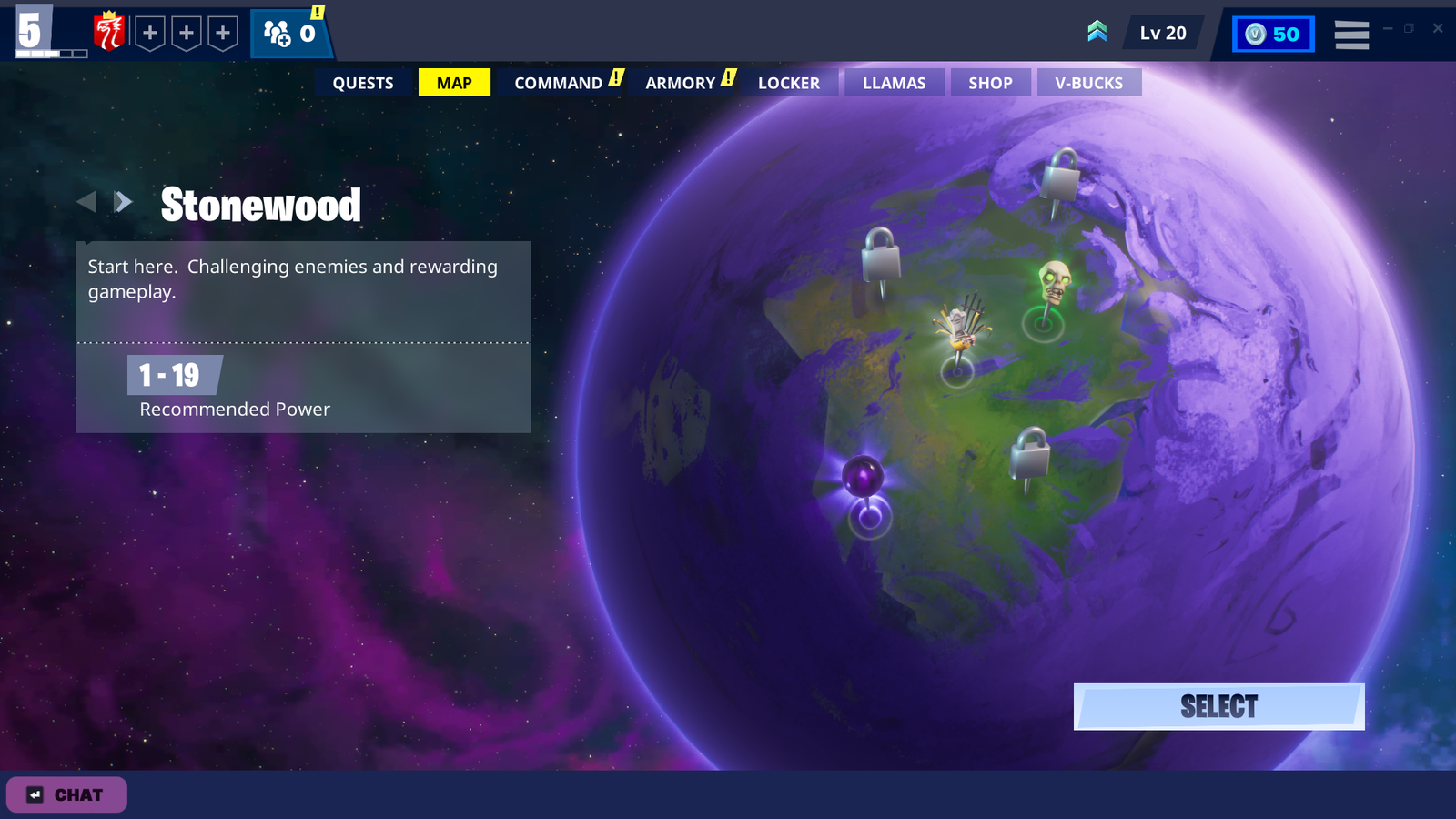Select the purple storm orb map marker
The height and width of the screenshot is (819, 1456).
(x=863, y=477)
